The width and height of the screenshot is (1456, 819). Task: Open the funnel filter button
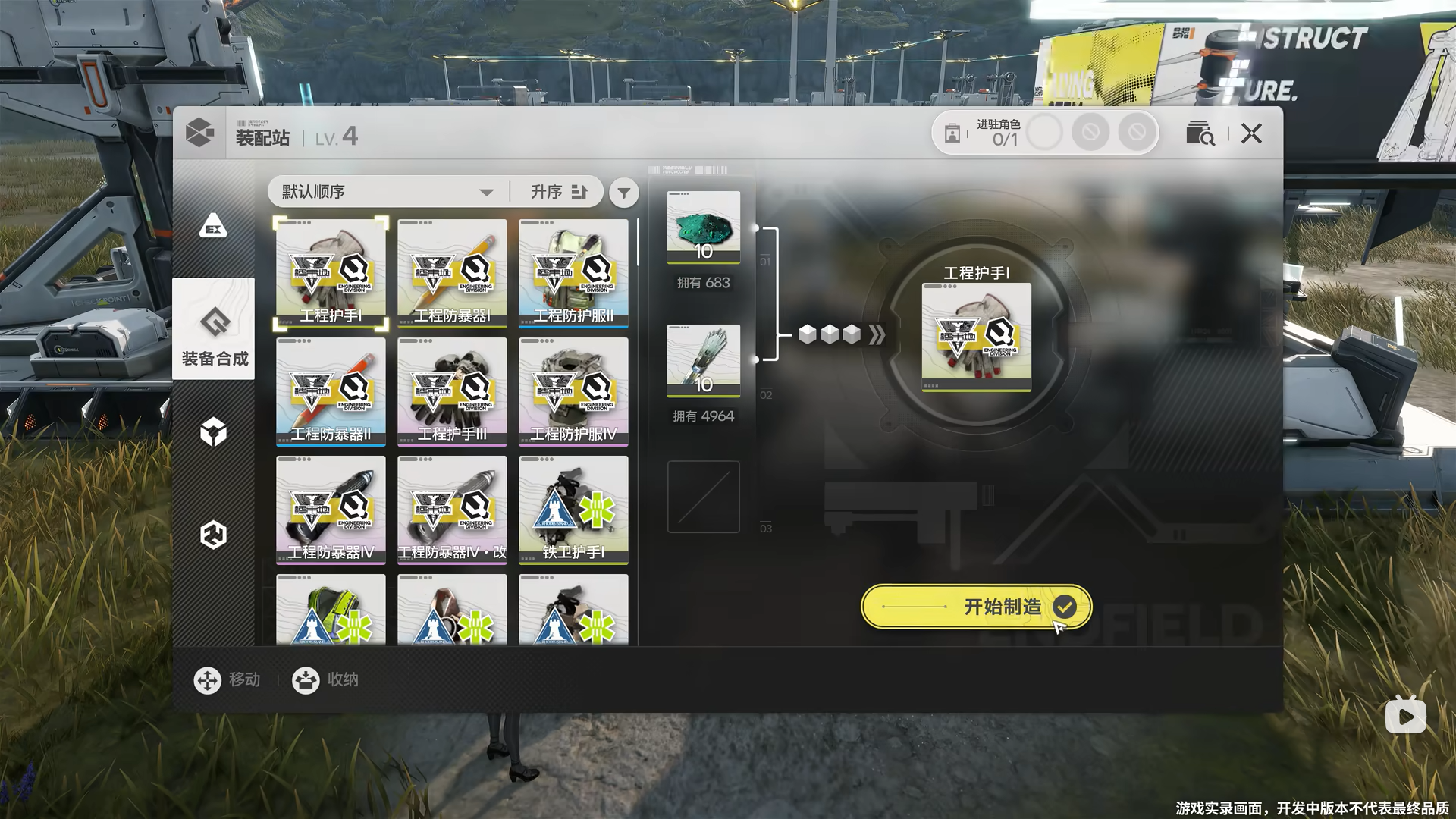click(x=623, y=193)
